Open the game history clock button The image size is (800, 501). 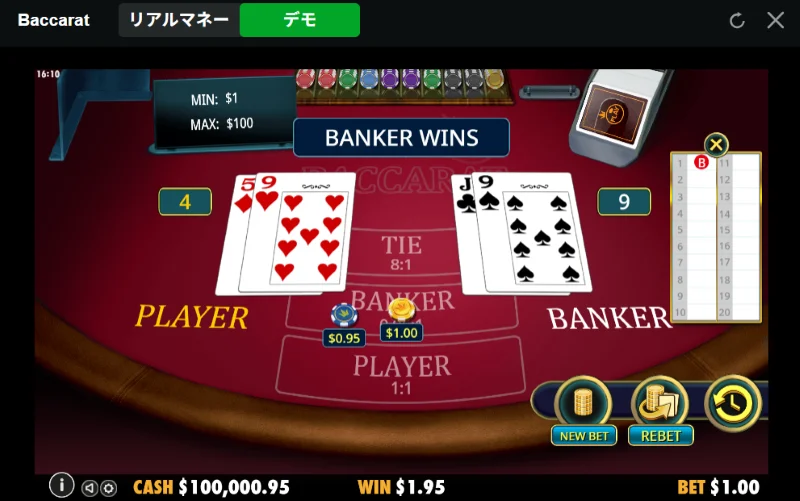(733, 403)
